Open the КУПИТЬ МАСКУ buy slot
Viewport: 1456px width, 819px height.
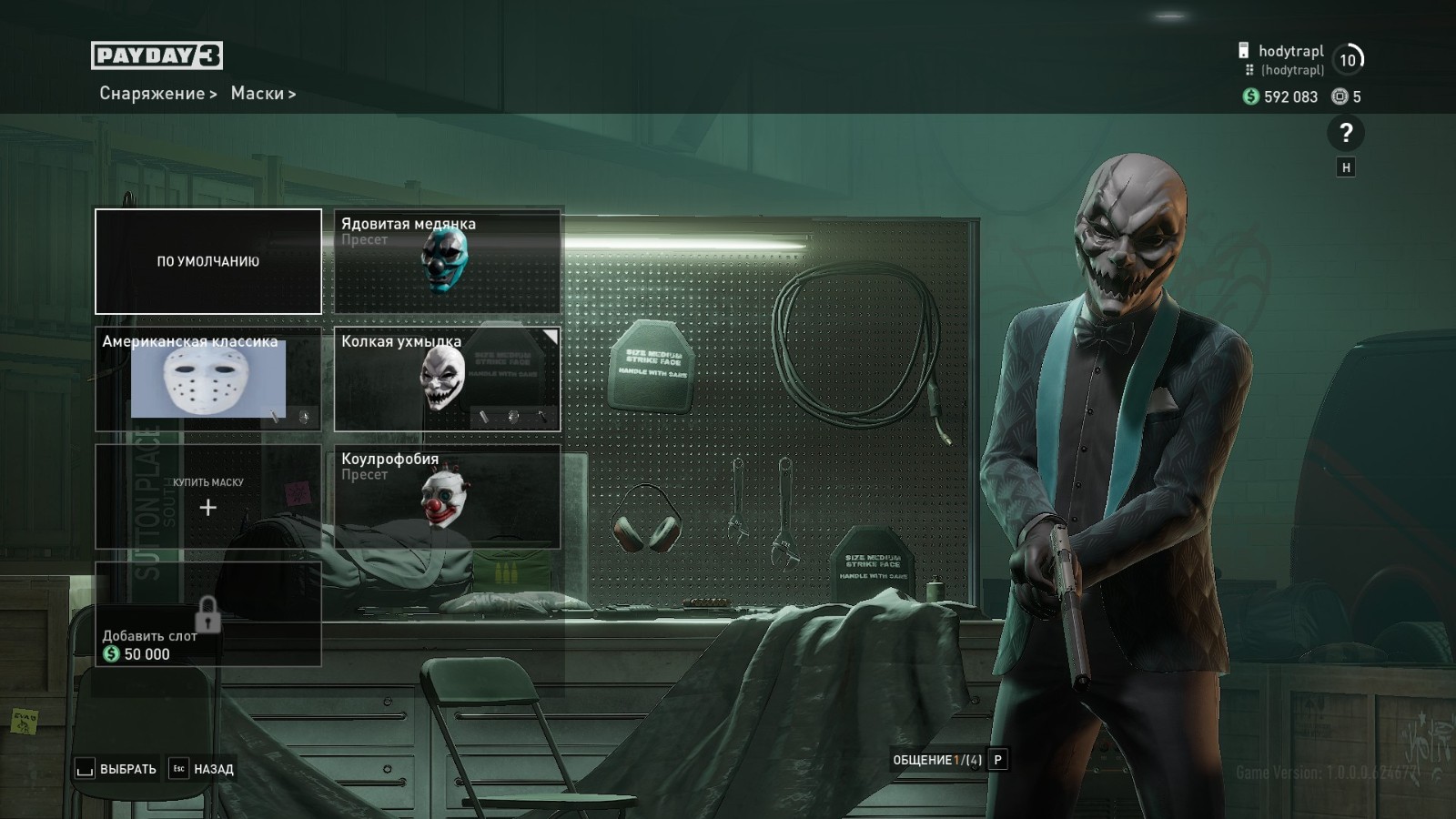tap(208, 497)
